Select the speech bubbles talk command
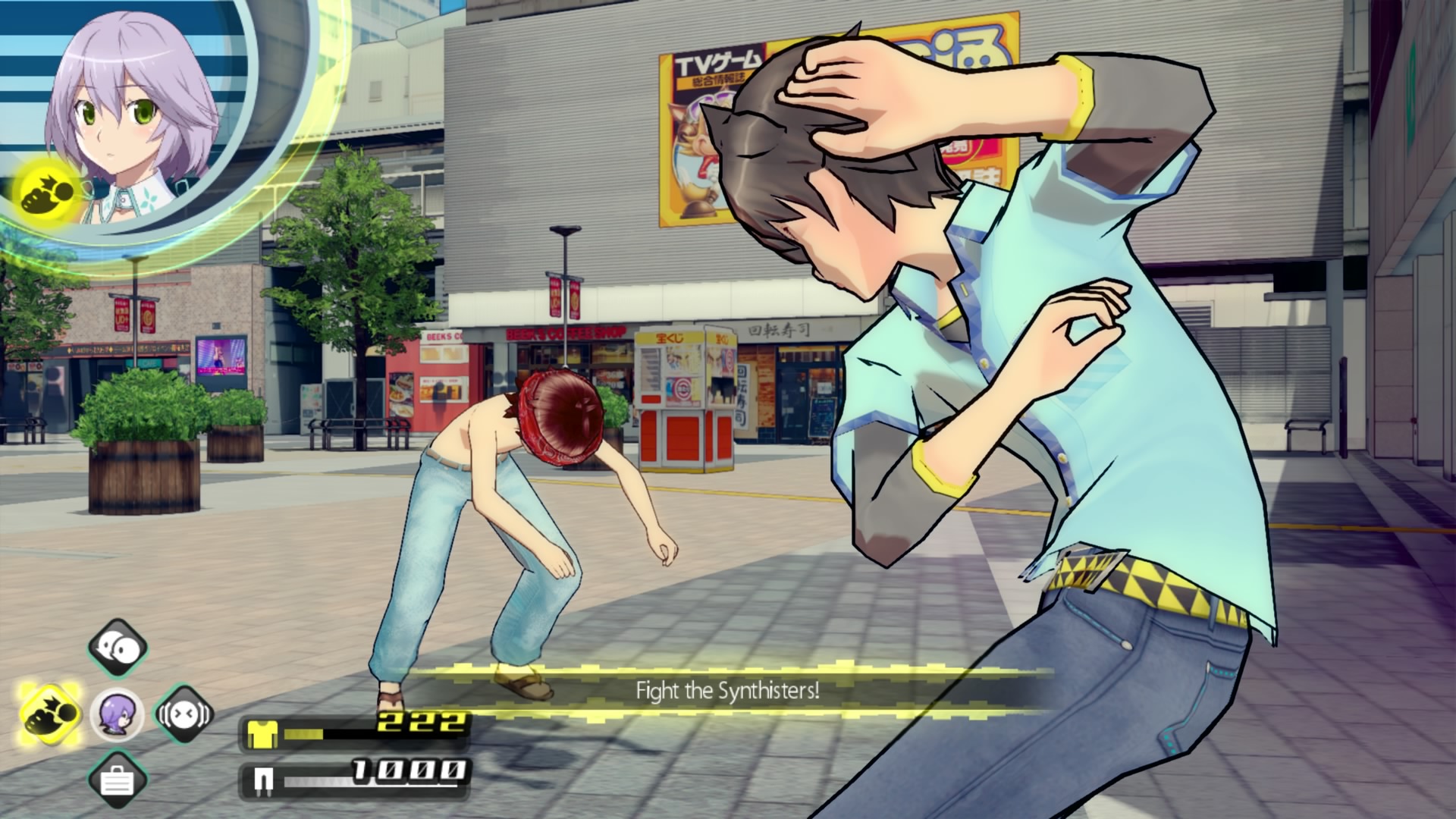The image size is (1456, 819). coord(118,648)
